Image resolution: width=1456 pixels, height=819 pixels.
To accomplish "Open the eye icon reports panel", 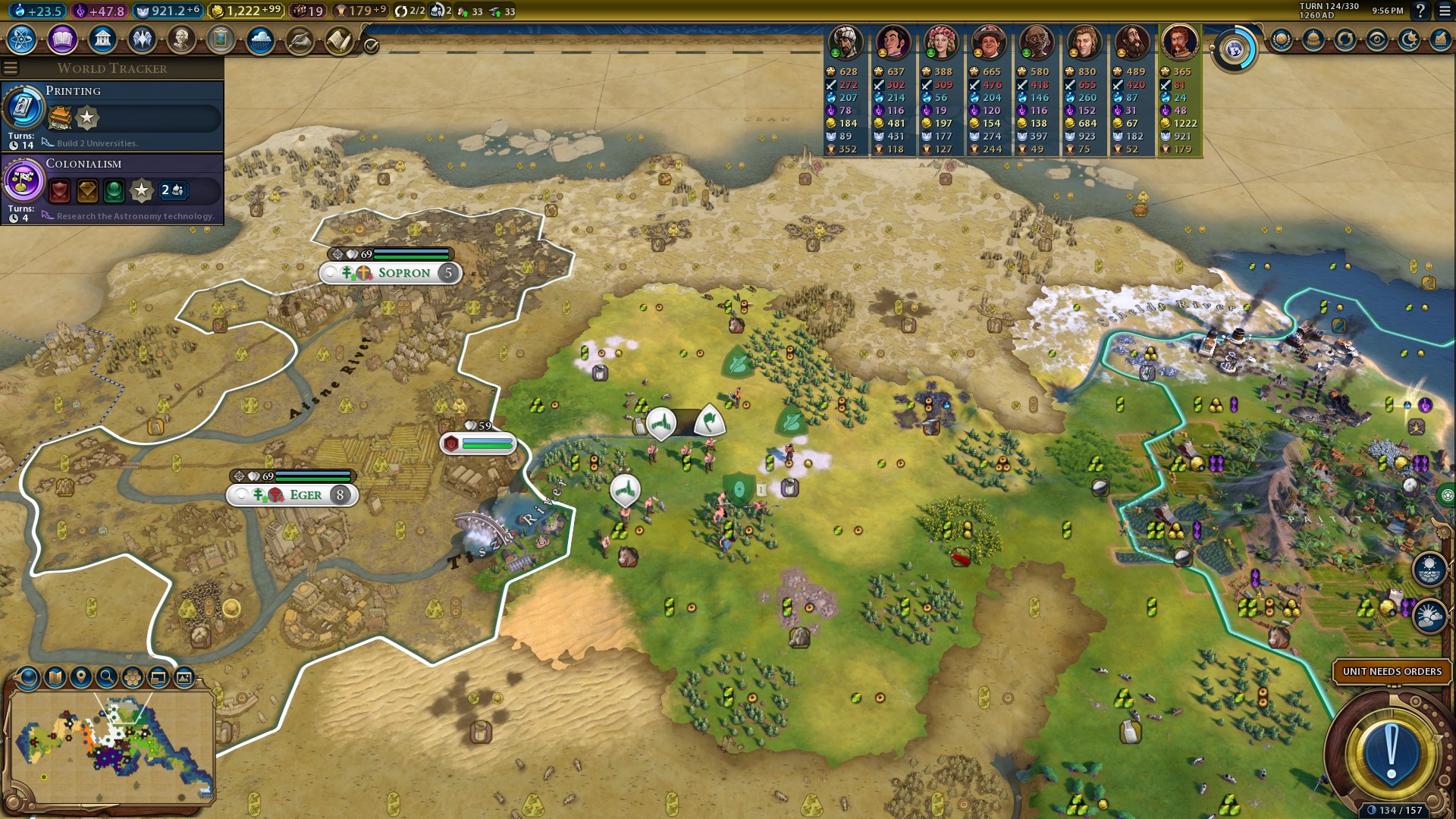I will coord(1377,39).
